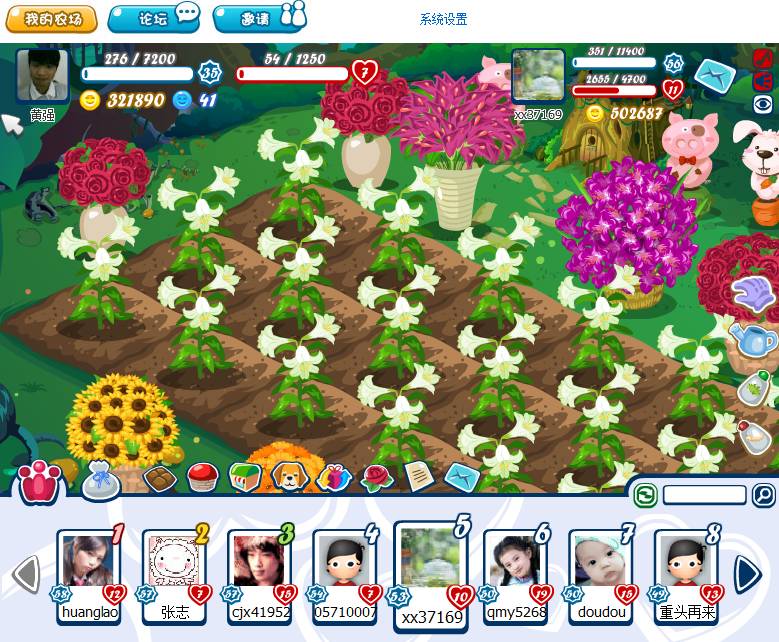This screenshot has height=642, width=779.
Task: Open the dog icon in the toolbar
Action: click(x=289, y=477)
